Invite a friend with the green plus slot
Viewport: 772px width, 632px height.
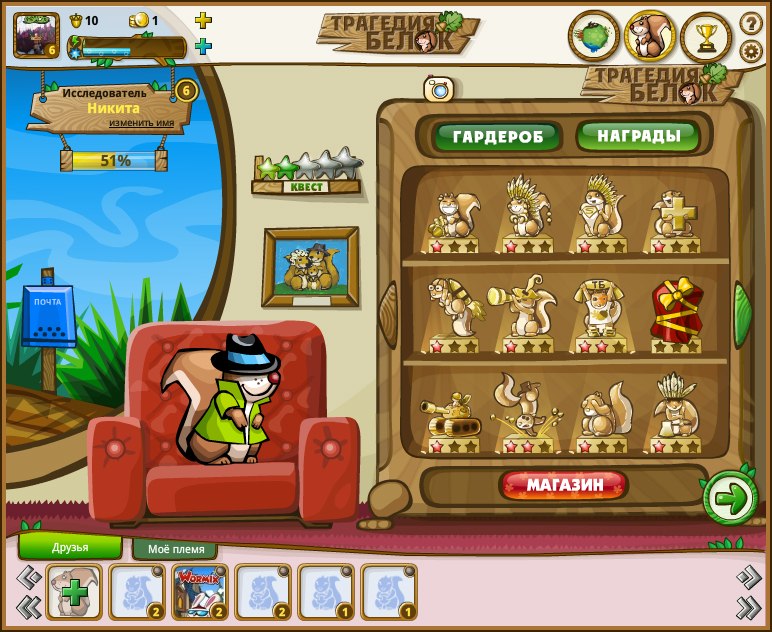click(x=73, y=592)
